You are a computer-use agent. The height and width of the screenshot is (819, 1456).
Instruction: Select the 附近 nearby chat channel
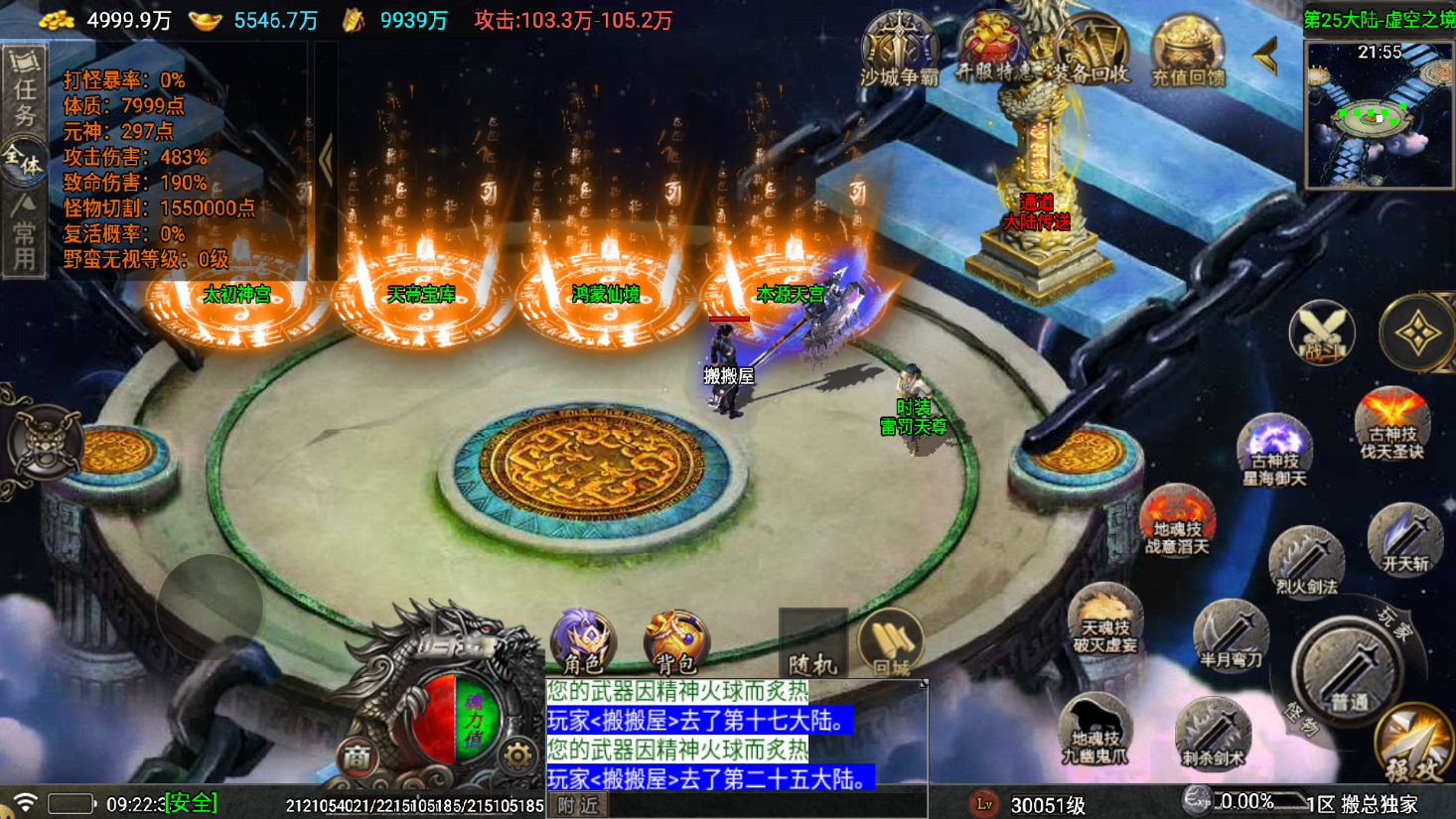tap(578, 805)
